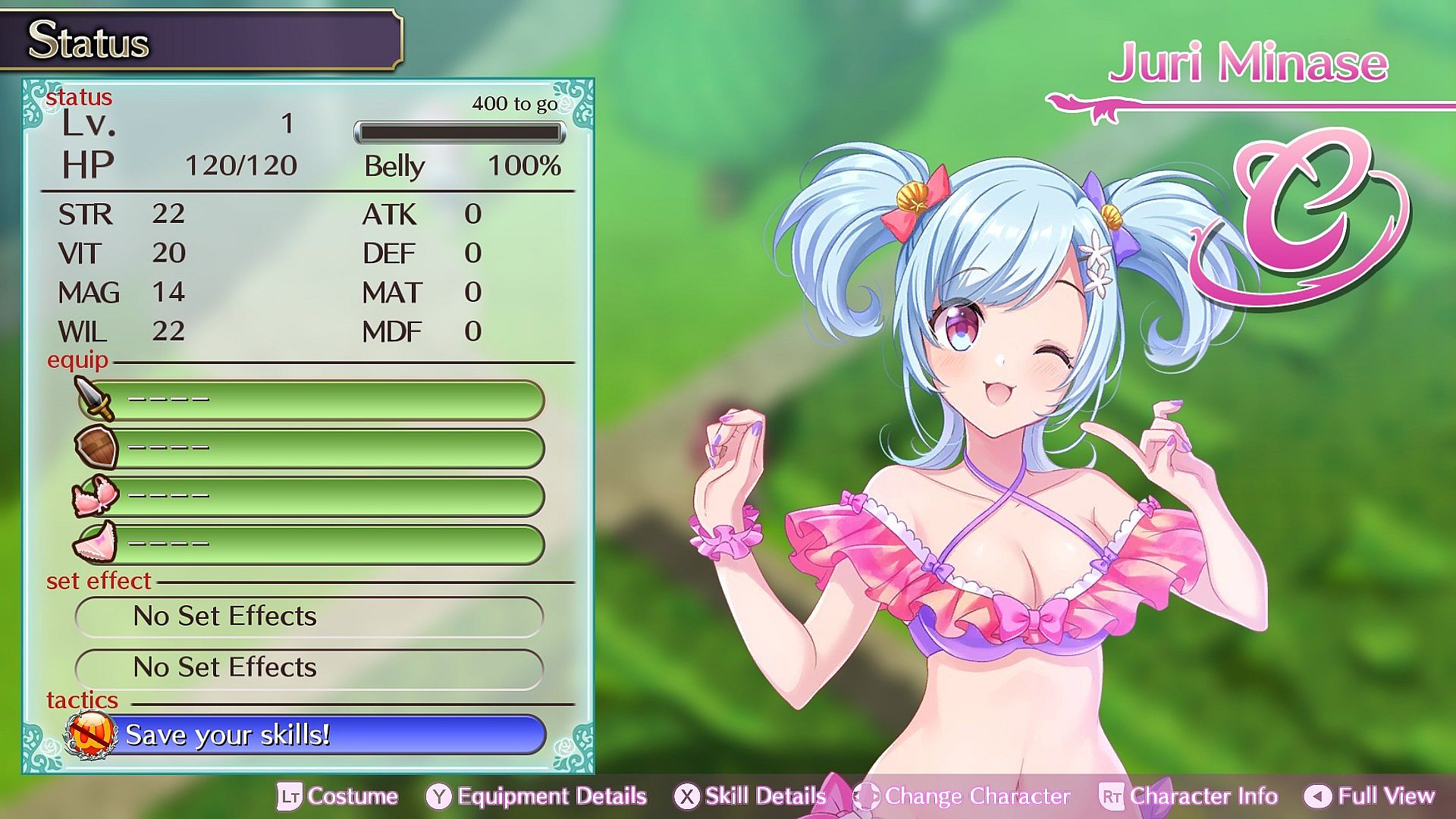The width and height of the screenshot is (1456, 819).
Task: Open the Costume option
Action: click(338, 796)
